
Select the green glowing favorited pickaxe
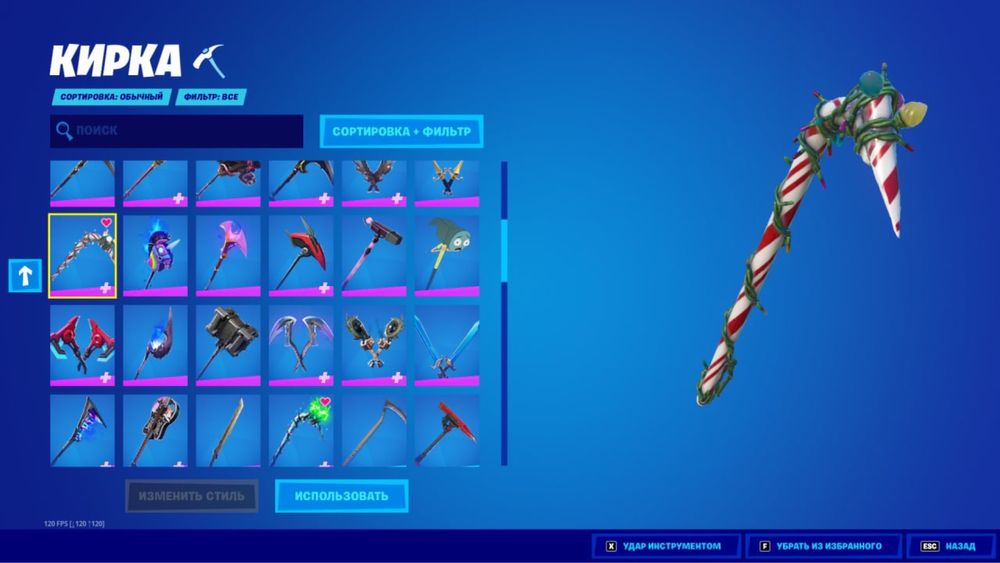coord(301,431)
